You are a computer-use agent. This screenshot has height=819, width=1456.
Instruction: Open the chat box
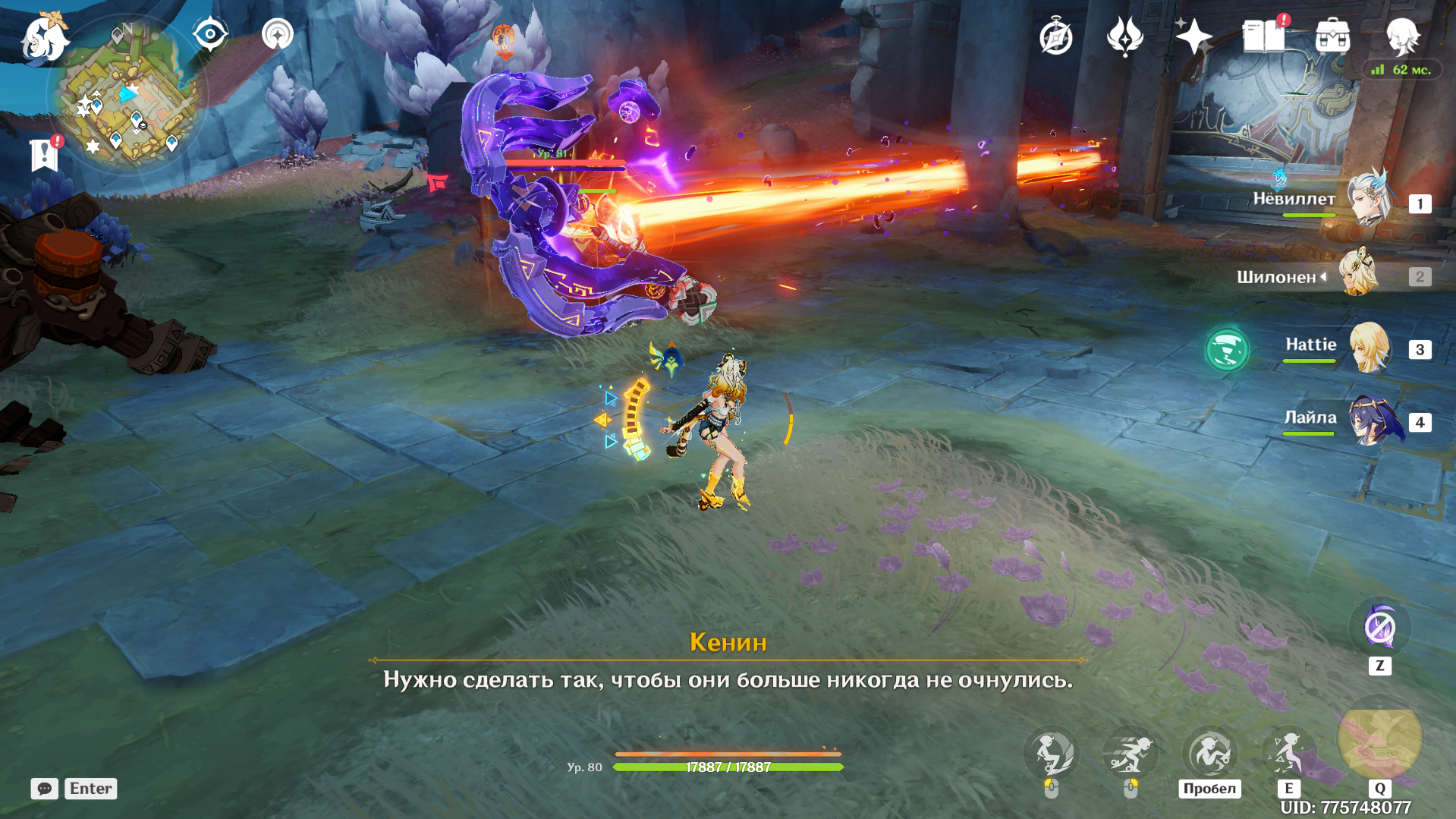coord(45,789)
